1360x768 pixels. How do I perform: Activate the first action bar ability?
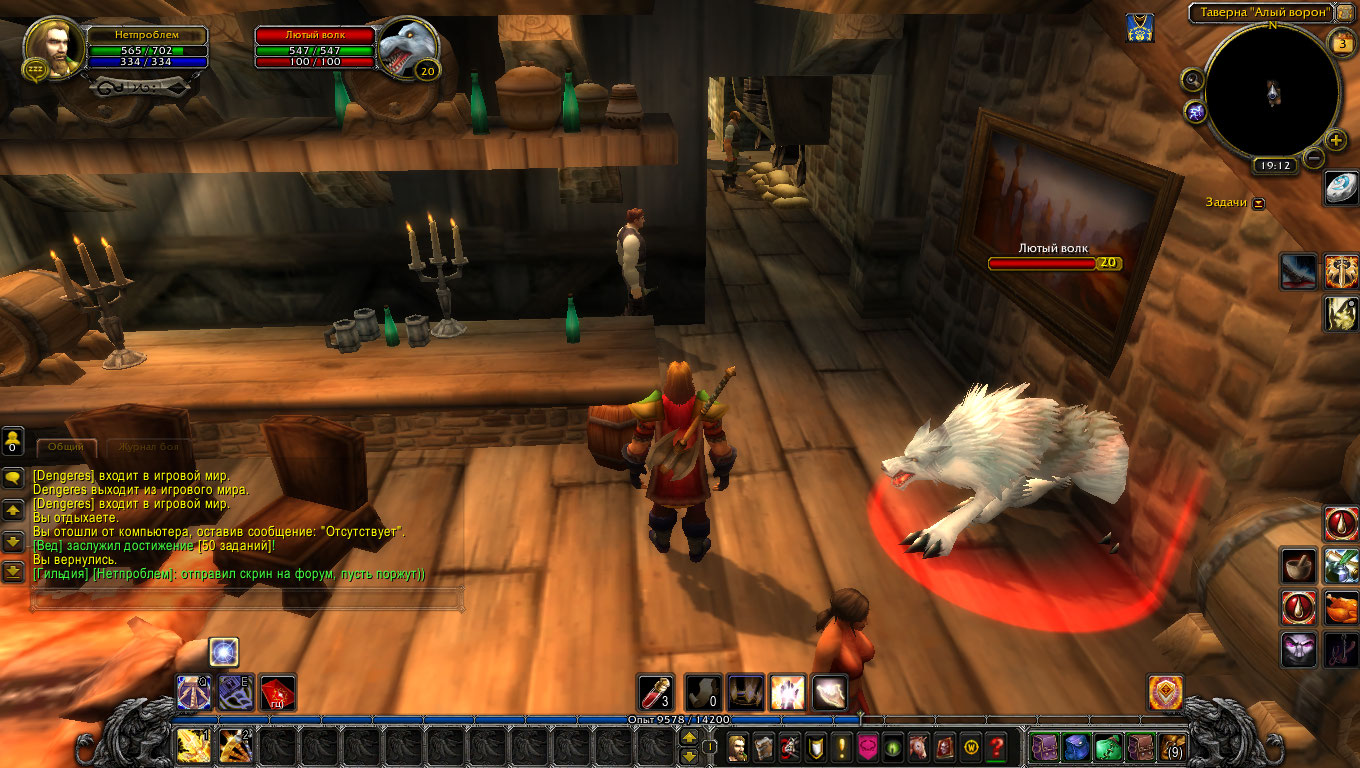[x=194, y=746]
